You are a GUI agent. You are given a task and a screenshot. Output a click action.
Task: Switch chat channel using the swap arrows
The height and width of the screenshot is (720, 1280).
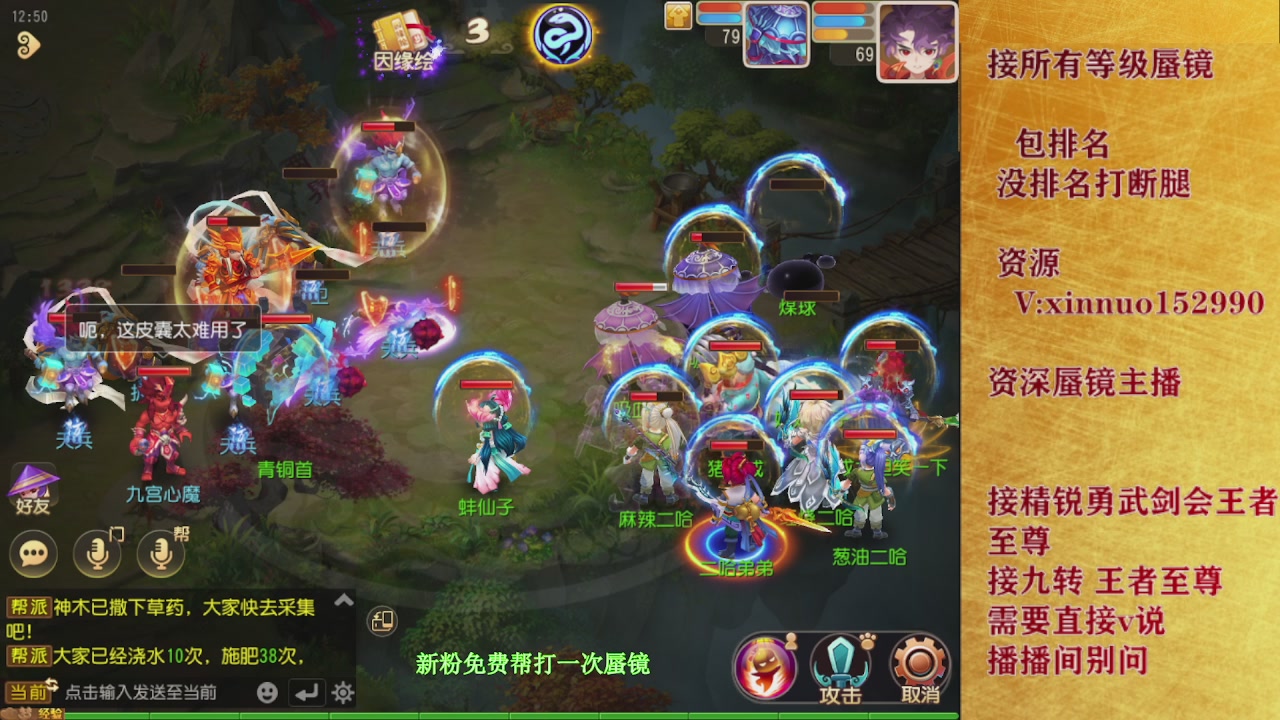[x=52, y=684]
